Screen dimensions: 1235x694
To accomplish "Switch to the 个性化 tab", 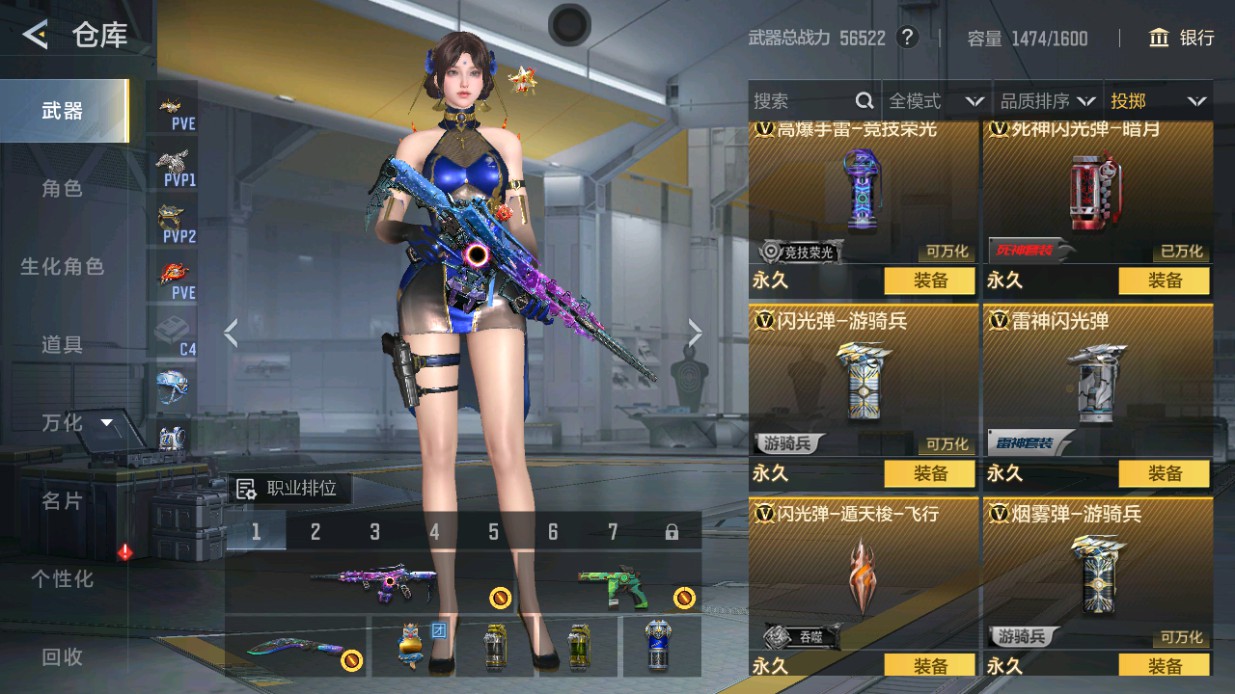I will click(62, 578).
